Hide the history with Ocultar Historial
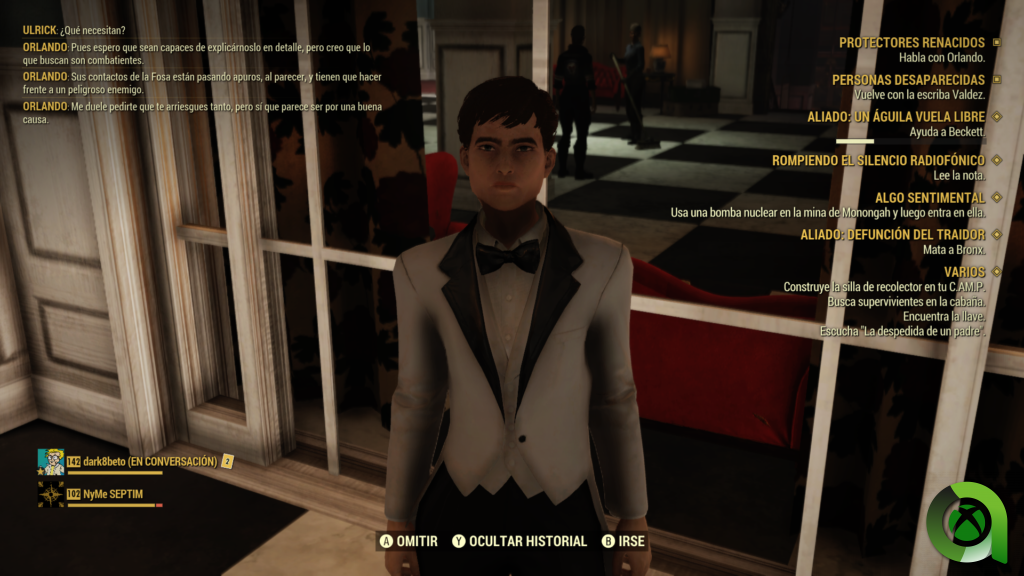Image resolution: width=1024 pixels, height=576 pixels. tap(519, 541)
